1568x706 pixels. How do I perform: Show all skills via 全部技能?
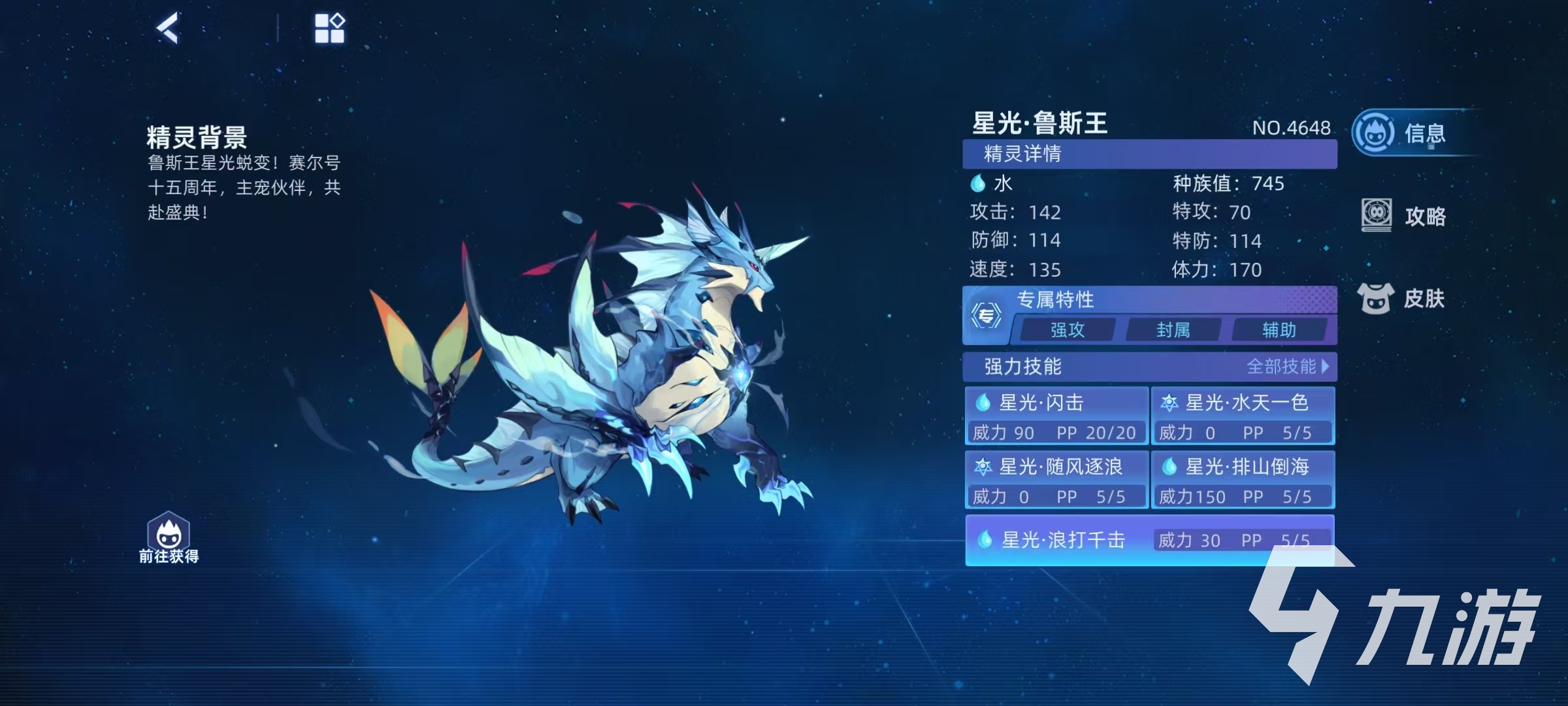point(1287,367)
